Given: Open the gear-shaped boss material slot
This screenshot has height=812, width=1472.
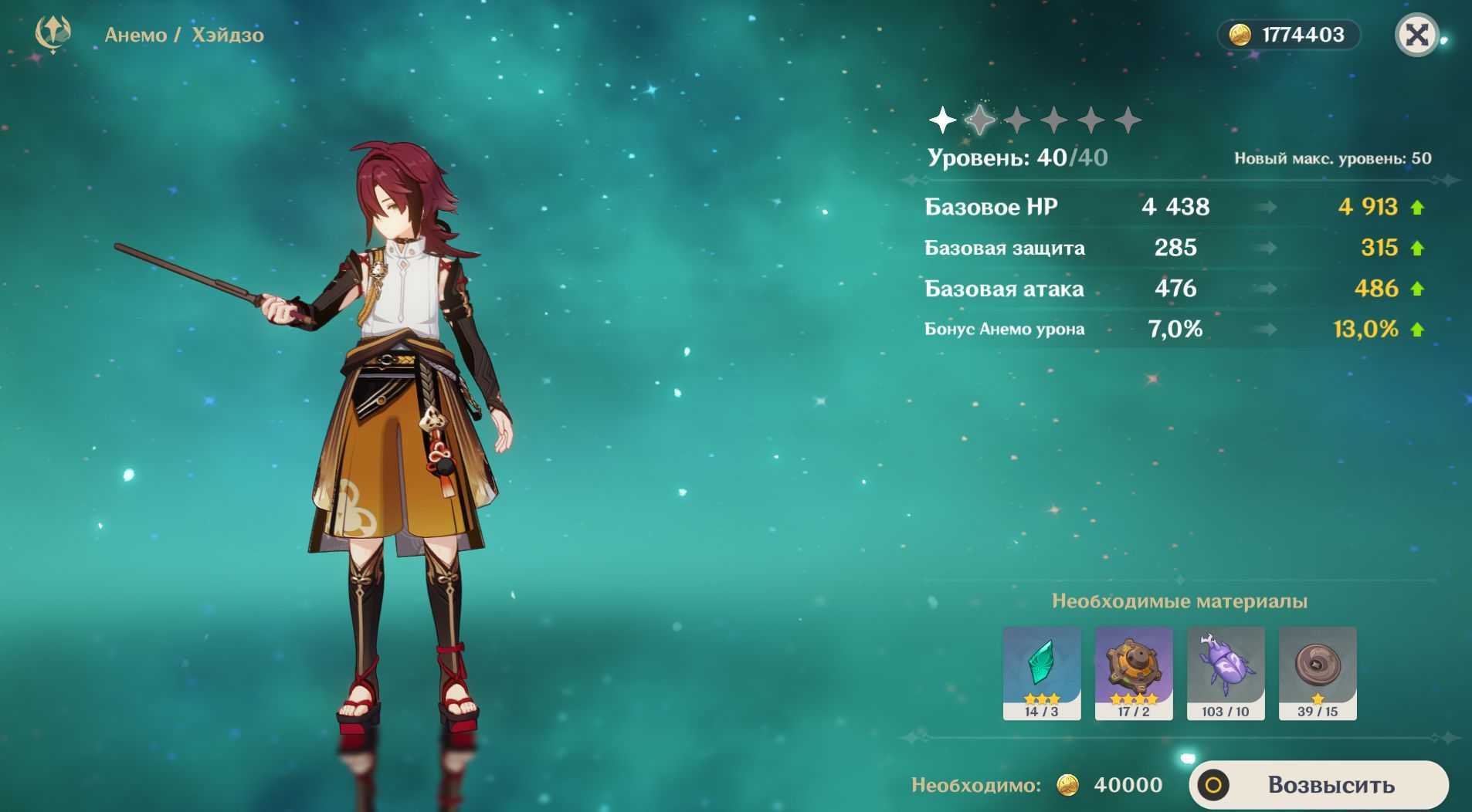Looking at the screenshot, I should click(x=1133, y=672).
